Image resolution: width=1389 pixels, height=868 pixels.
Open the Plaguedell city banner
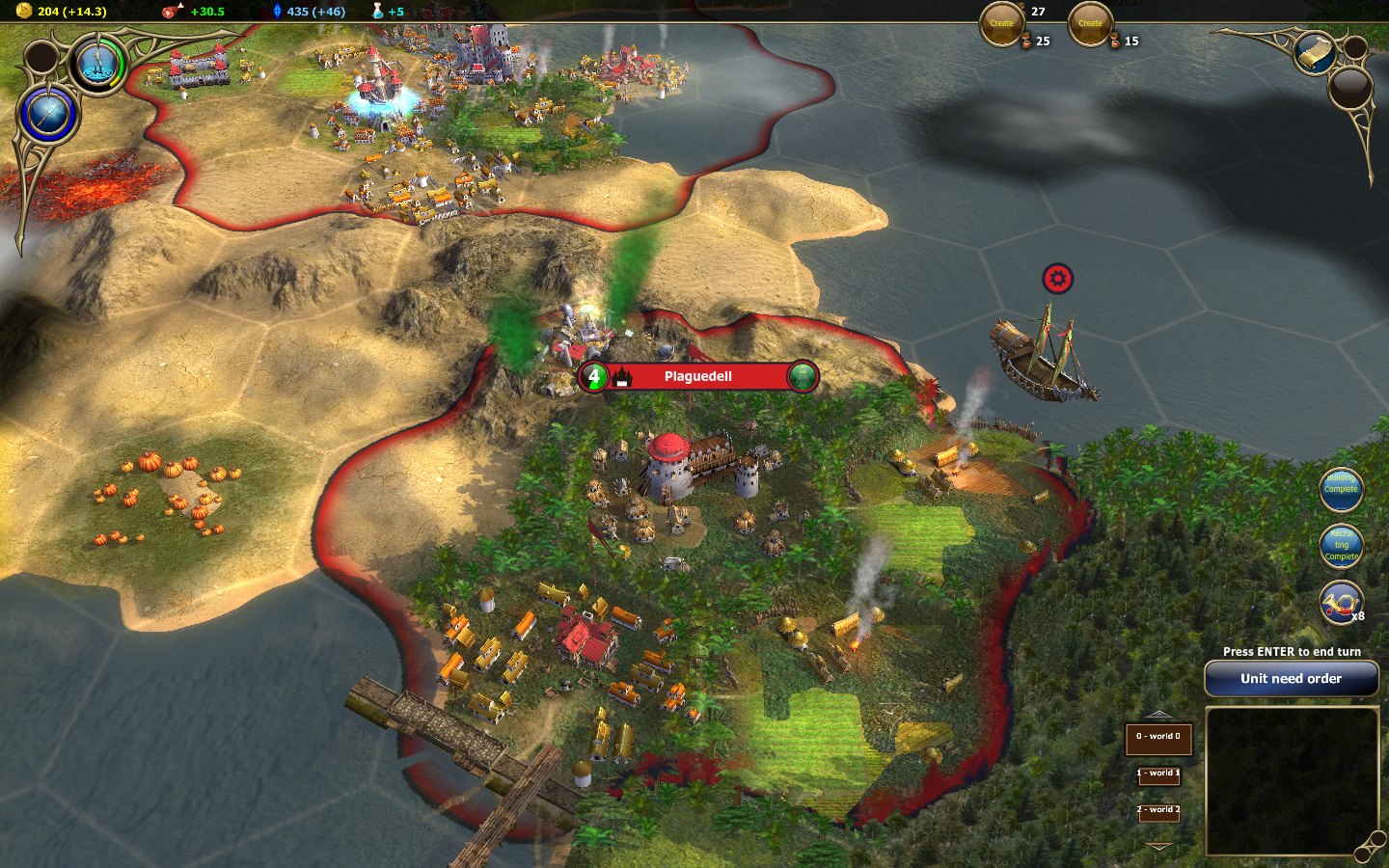[698, 377]
